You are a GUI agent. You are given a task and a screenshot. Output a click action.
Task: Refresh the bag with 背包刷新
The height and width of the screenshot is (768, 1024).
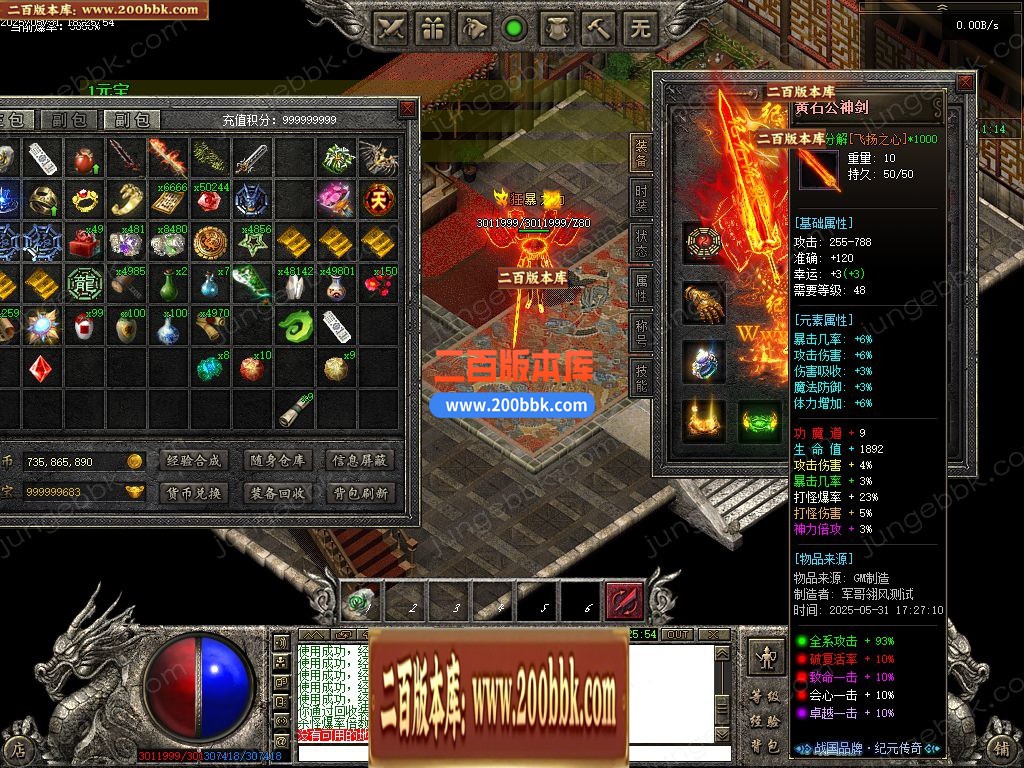tap(359, 493)
